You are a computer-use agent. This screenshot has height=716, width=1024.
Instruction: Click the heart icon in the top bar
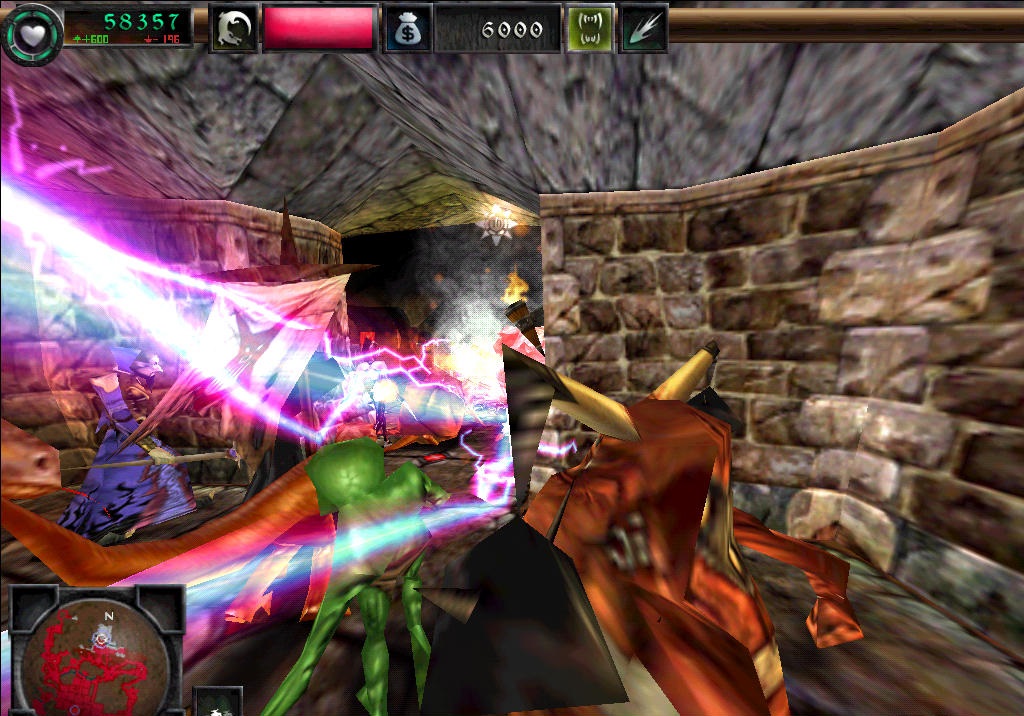(31, 33)
